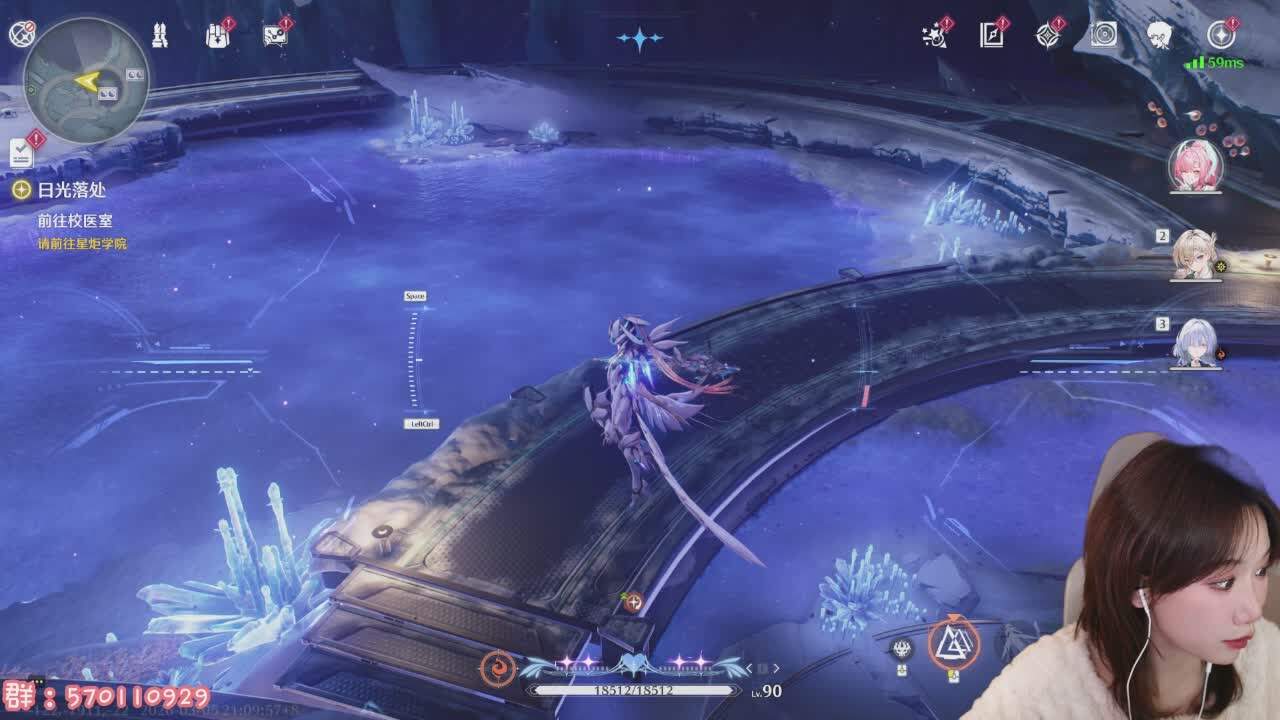Open the four-point star diamond icon
Viewport: 1280px width, 720px height.
click(1047, 35)
